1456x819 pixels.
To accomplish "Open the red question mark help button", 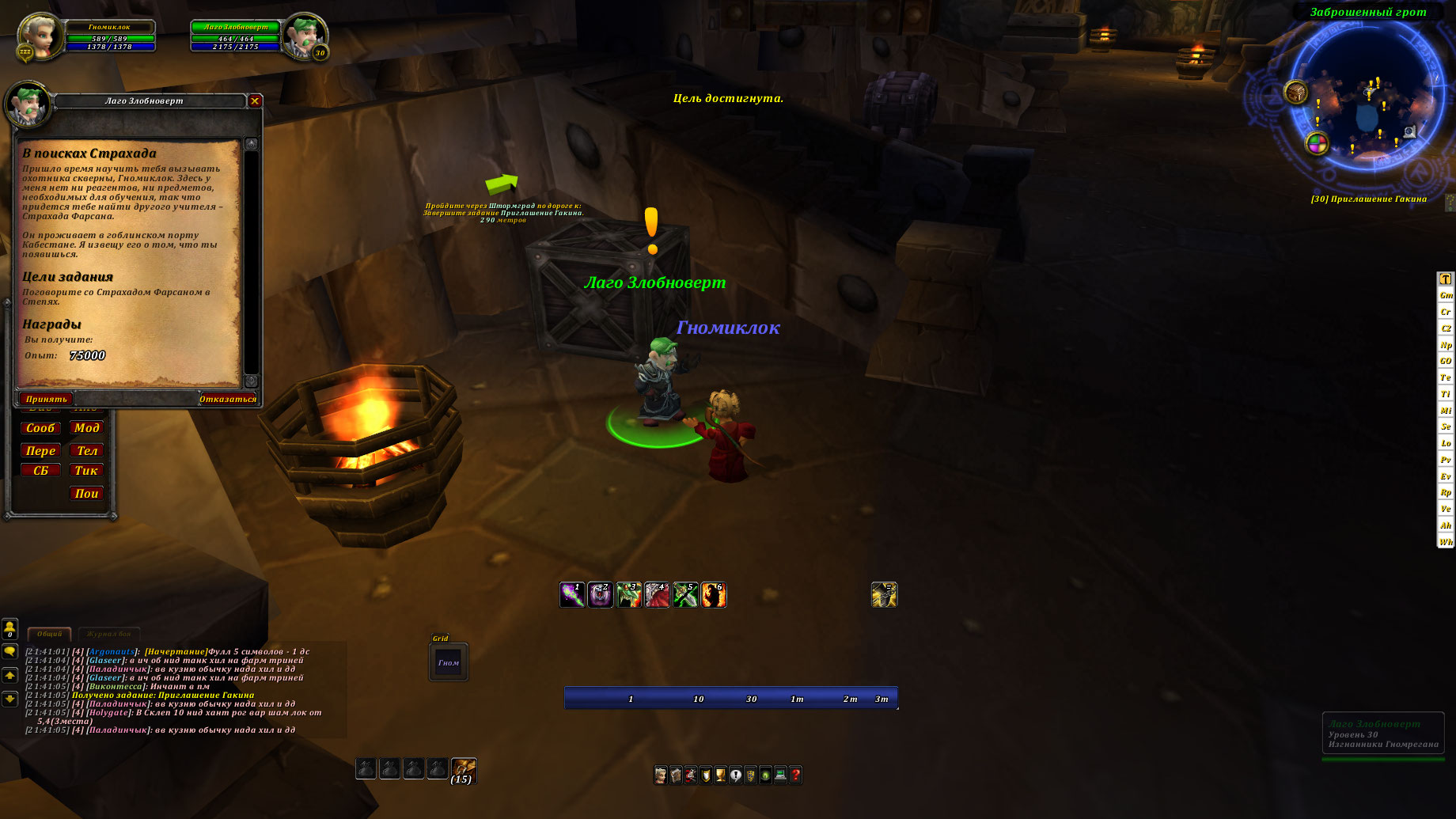I will point(795,775).
